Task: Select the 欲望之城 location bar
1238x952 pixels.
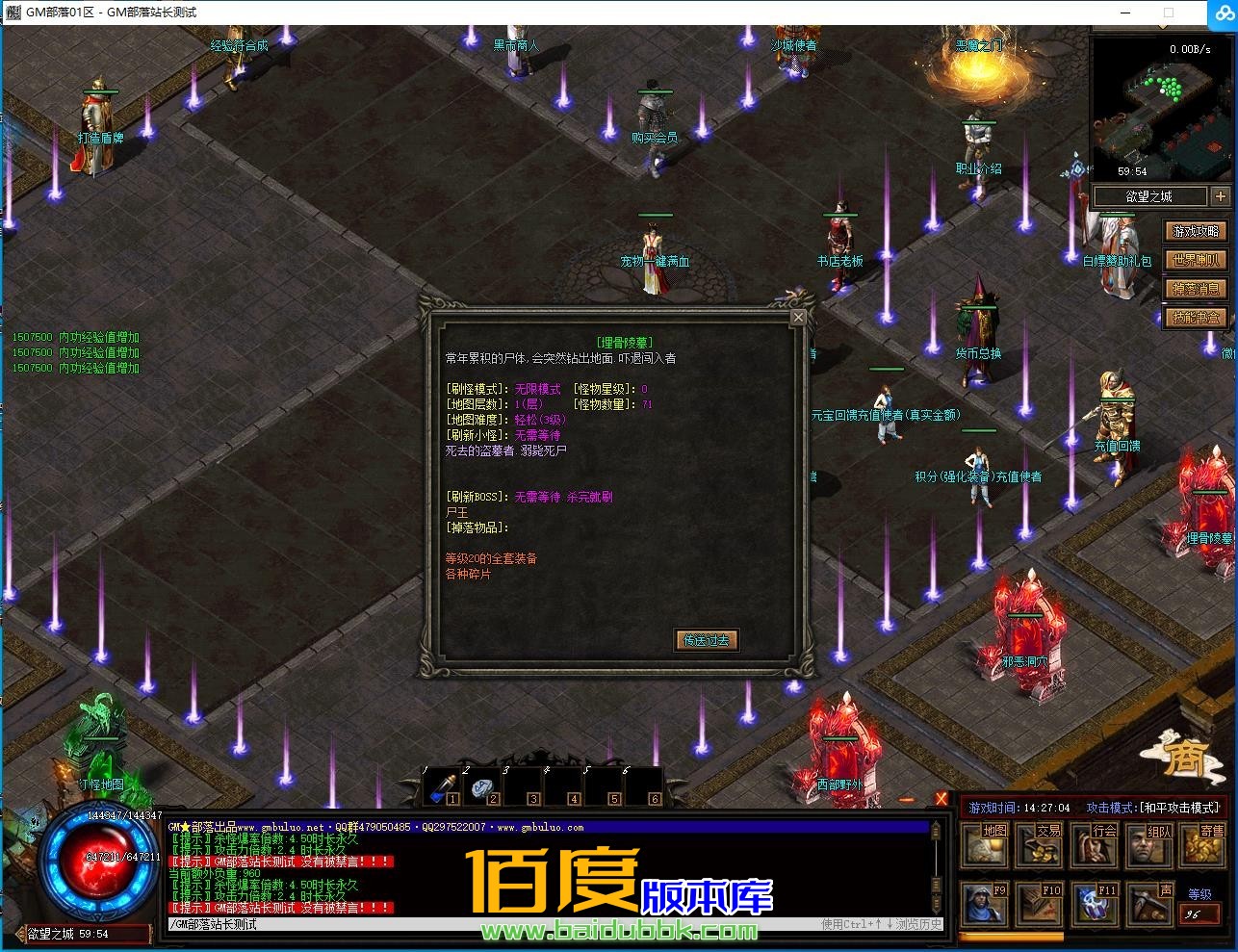Action: (x=1150, y=195)
